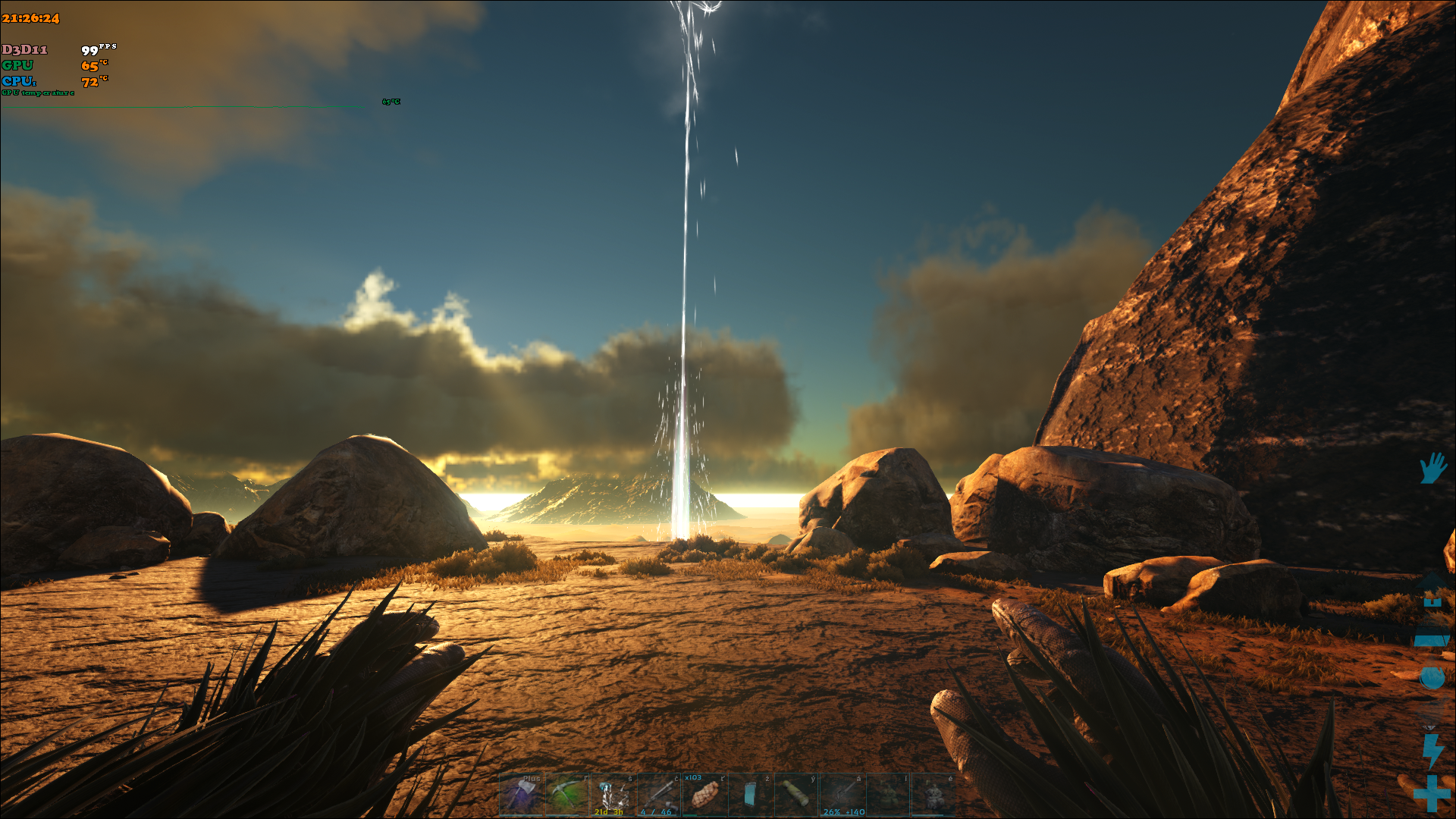Use the x103 food stack slot

pos(704,795)
